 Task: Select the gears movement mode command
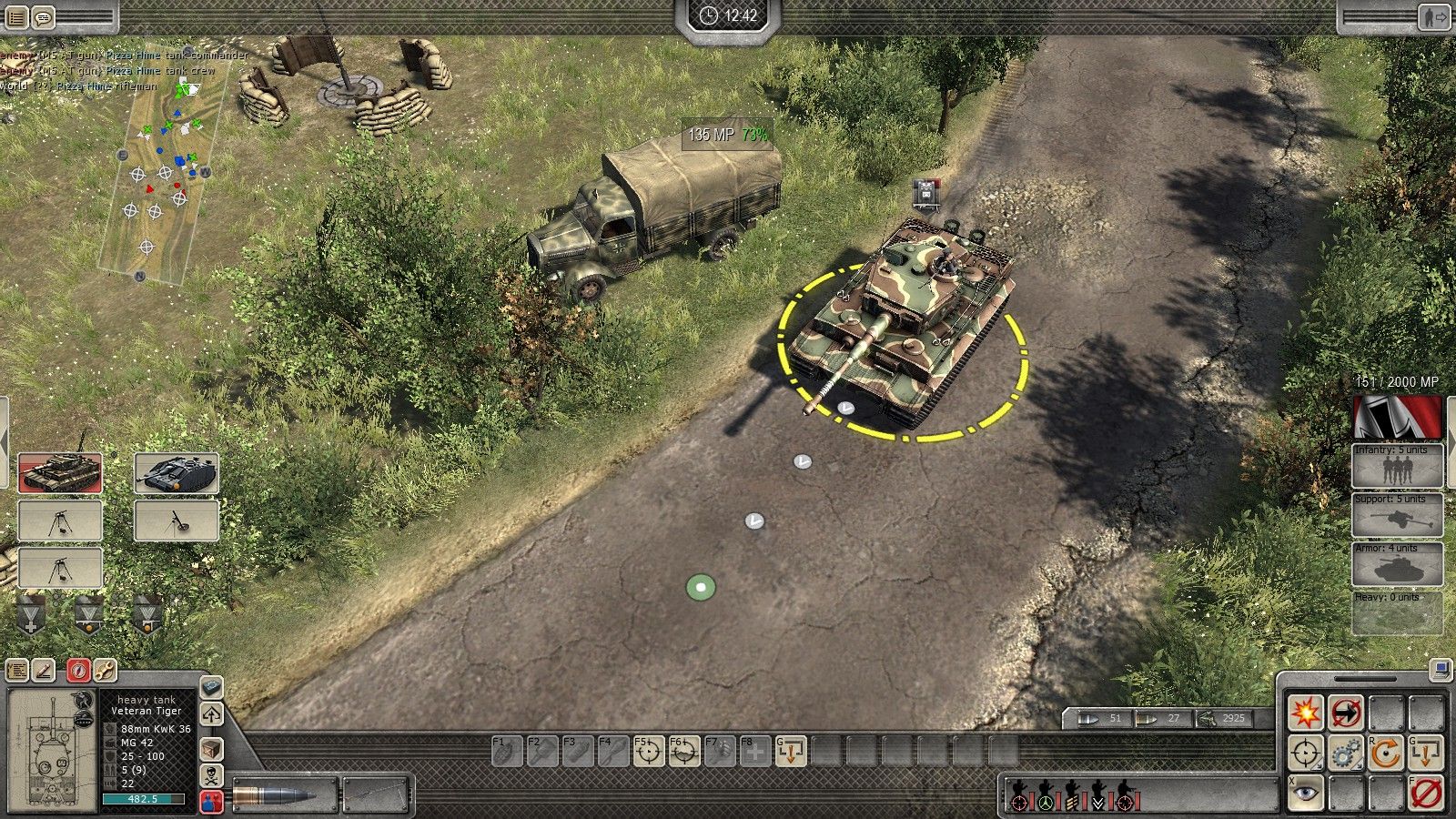pyautogui.click(x=1346, y=753)
